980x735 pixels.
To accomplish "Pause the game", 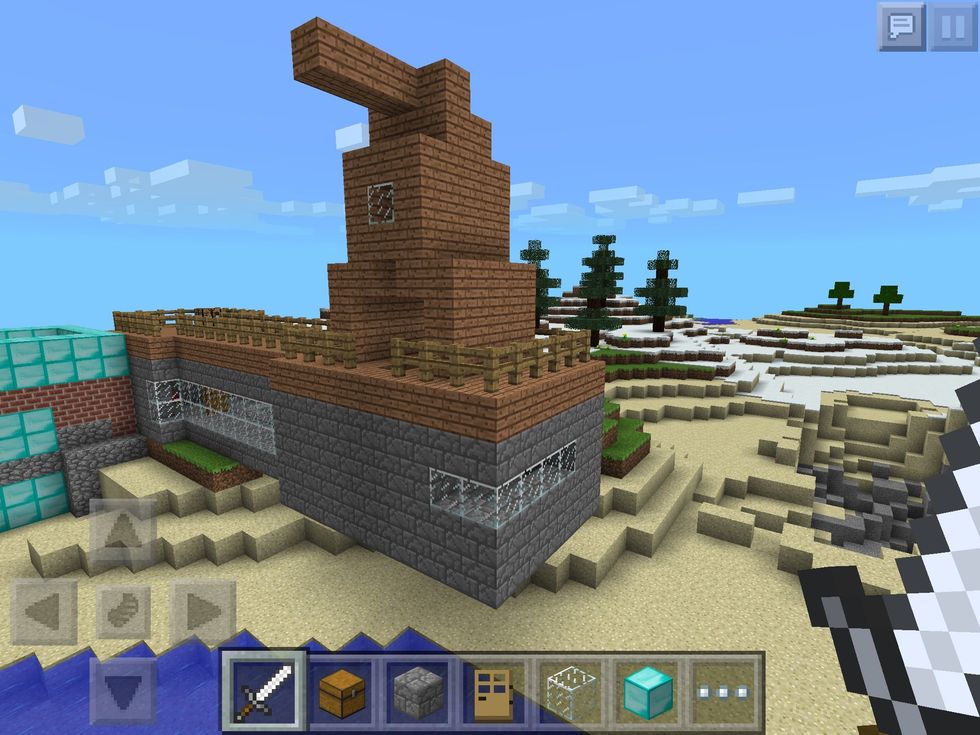I will (952, 27).
